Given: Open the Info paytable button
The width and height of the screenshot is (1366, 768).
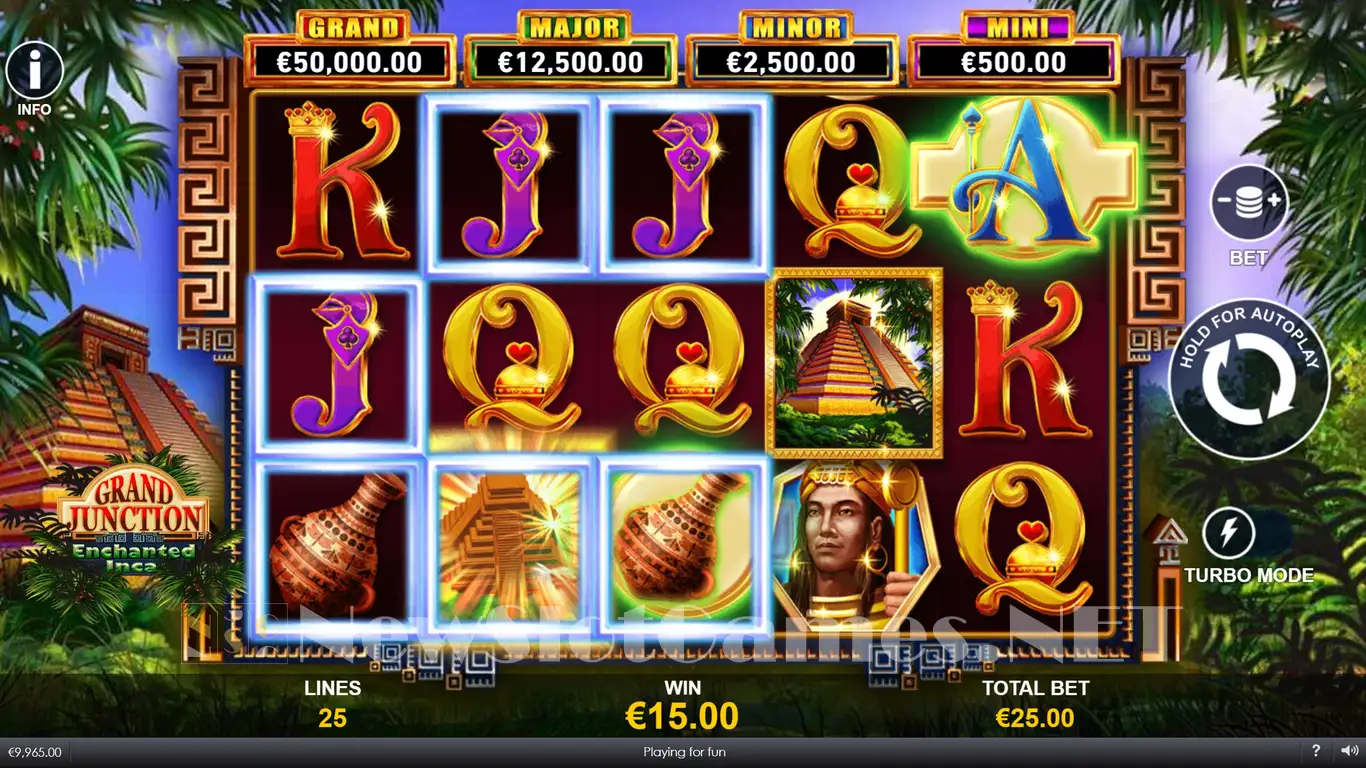Looking at the screenshot, I should (35, 71).
